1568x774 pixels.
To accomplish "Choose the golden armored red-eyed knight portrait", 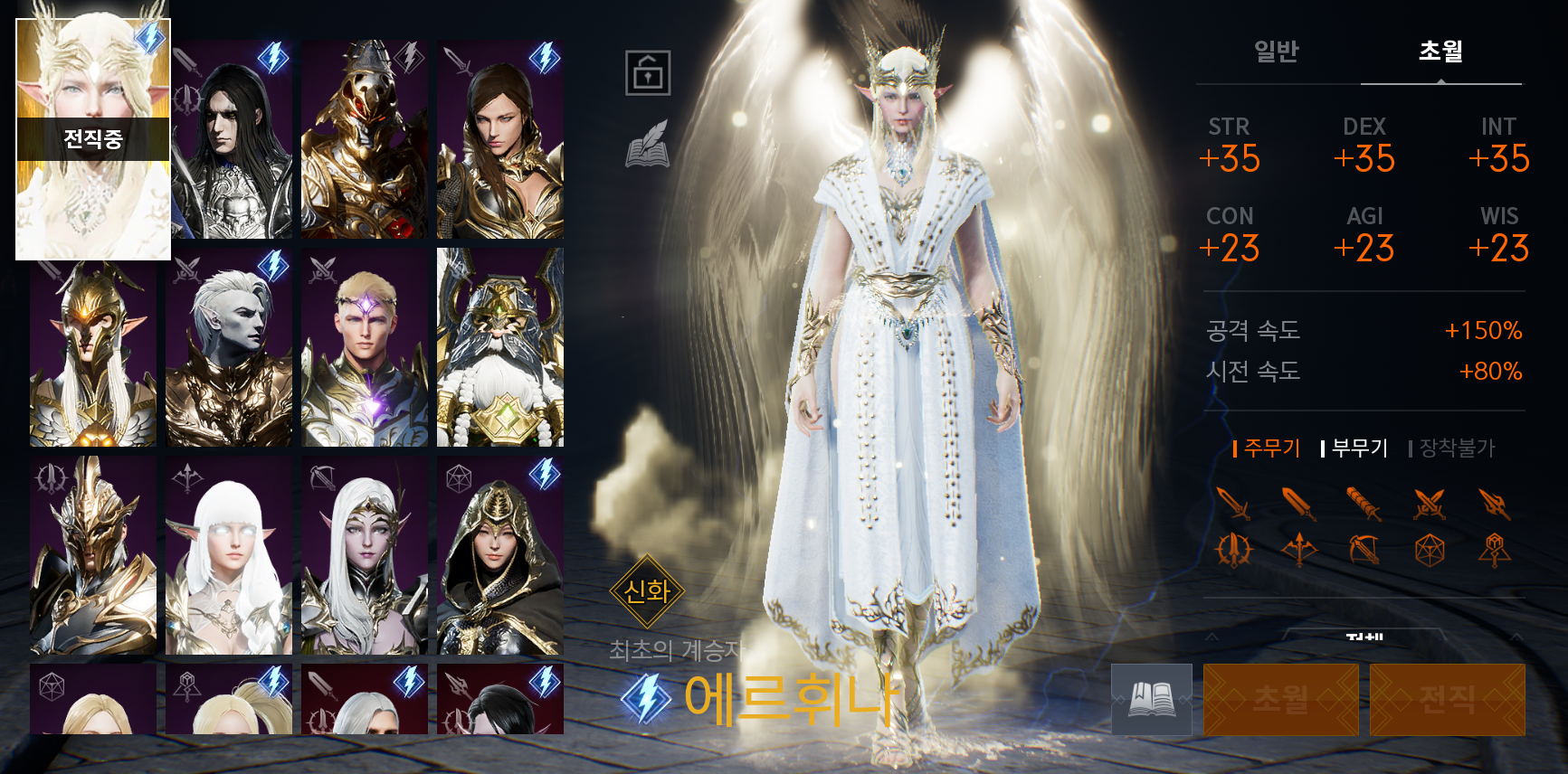I will [x=364, y=139].
